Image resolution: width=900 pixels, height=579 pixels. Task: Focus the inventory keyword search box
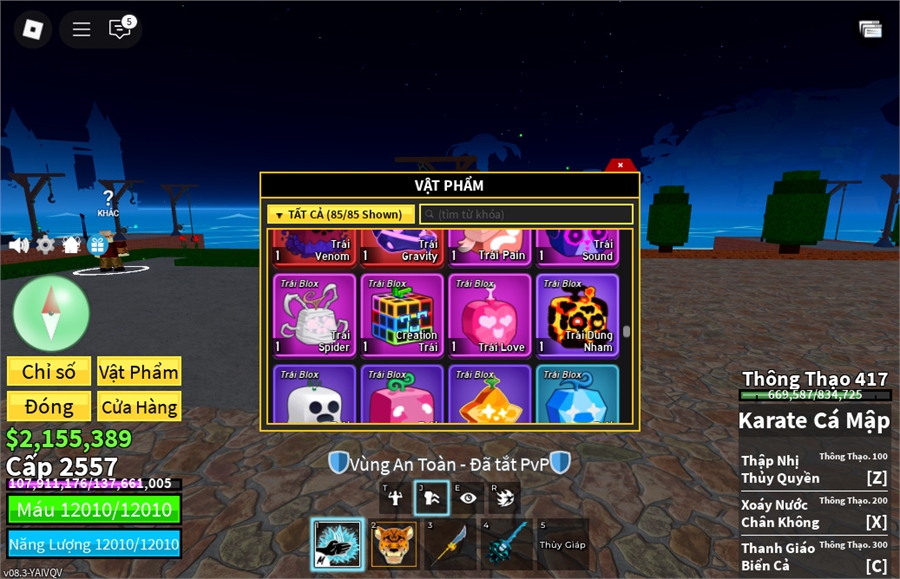pyautogui.click(x=526, y=214)
